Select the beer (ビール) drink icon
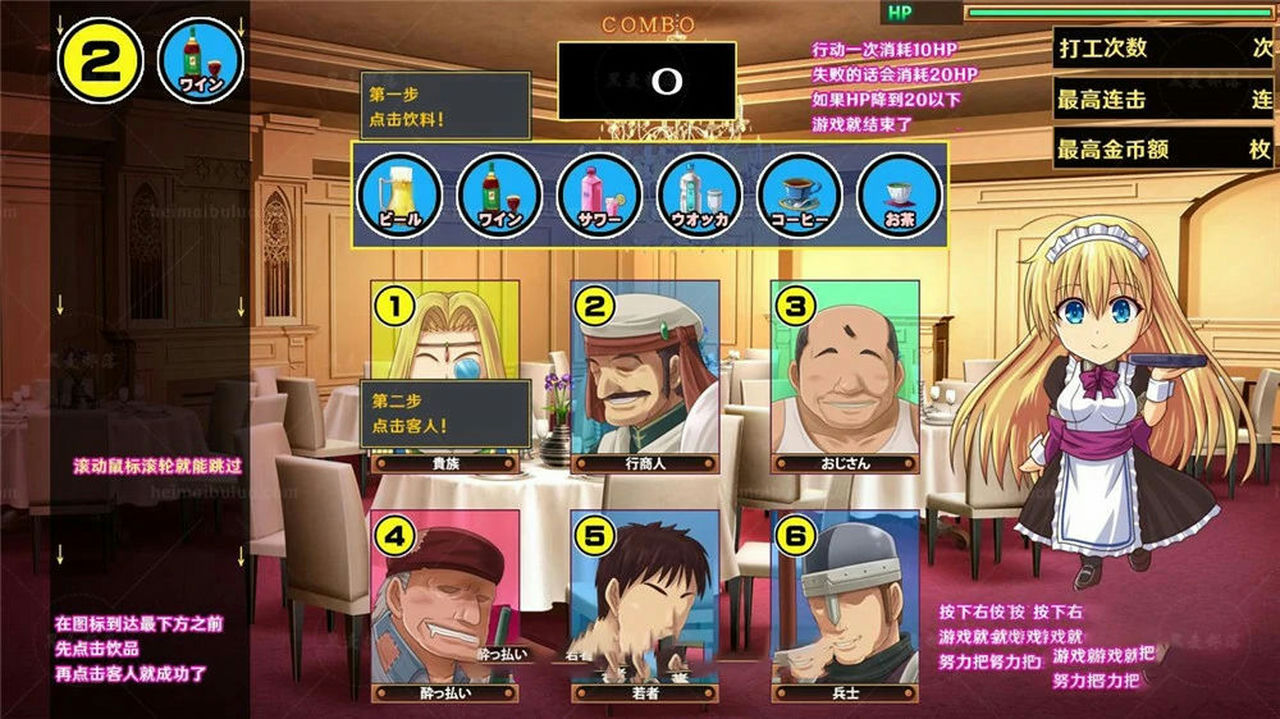The height and width of the screenshot is (719, 1280). [398, 195]
